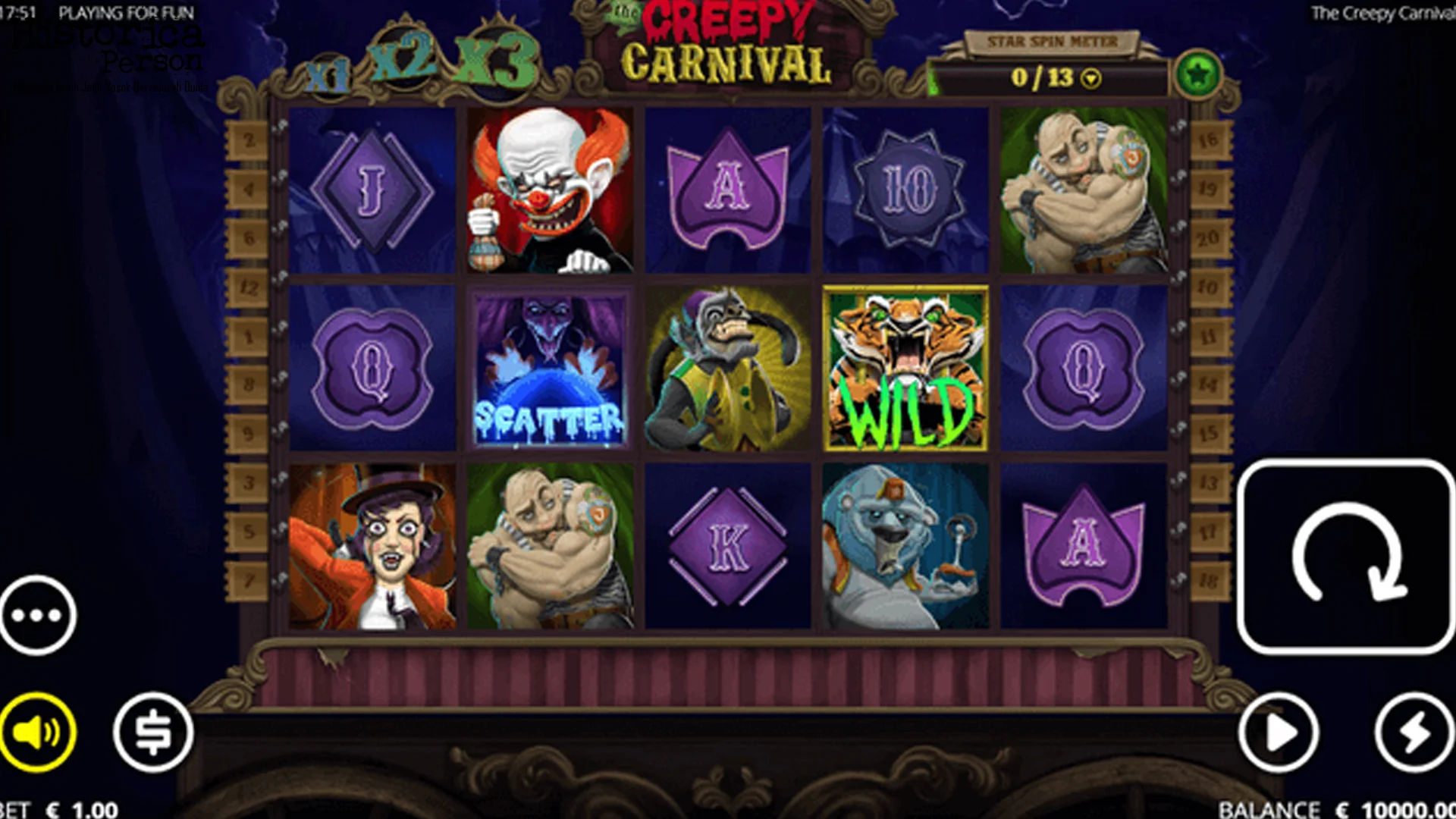
Task: Mute sound with the yellow speaker toggle
Action: pyautogui.click(x=36, y=733)
